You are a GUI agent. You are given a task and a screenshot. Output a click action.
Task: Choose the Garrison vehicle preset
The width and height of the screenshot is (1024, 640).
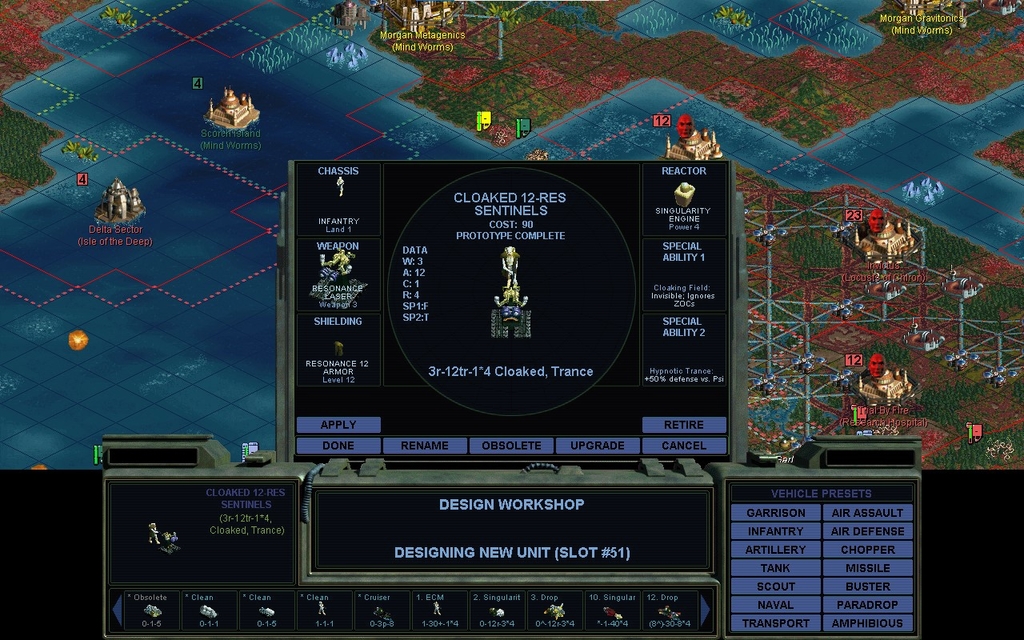coord(775,513)
